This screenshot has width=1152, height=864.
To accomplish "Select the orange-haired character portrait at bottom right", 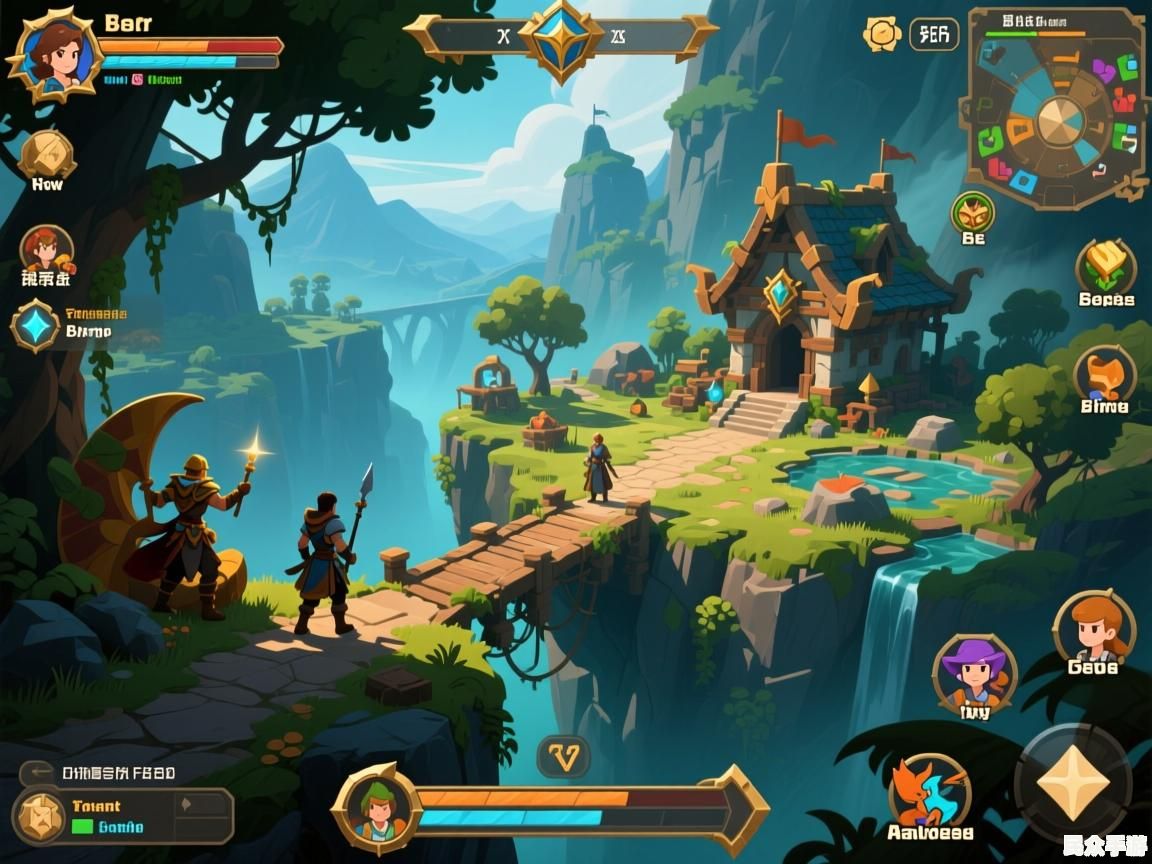I will pyautogui.click(x=1093, y=627).
